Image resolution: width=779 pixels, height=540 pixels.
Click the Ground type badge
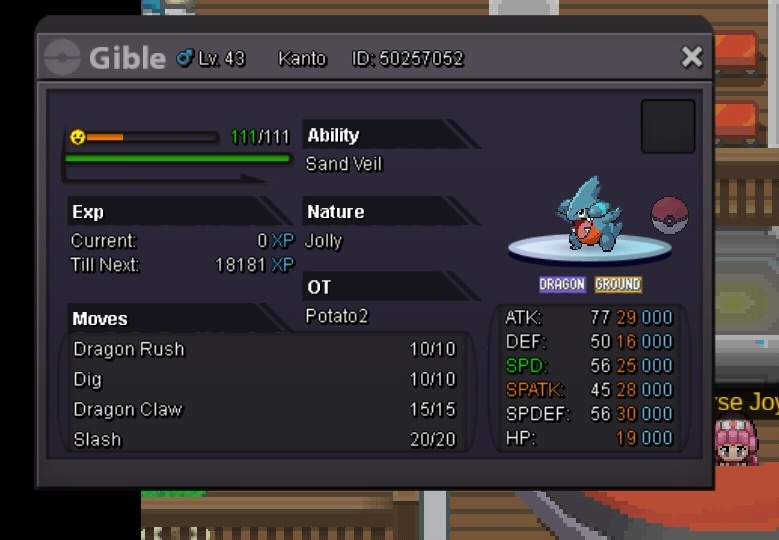click(617, 285)
